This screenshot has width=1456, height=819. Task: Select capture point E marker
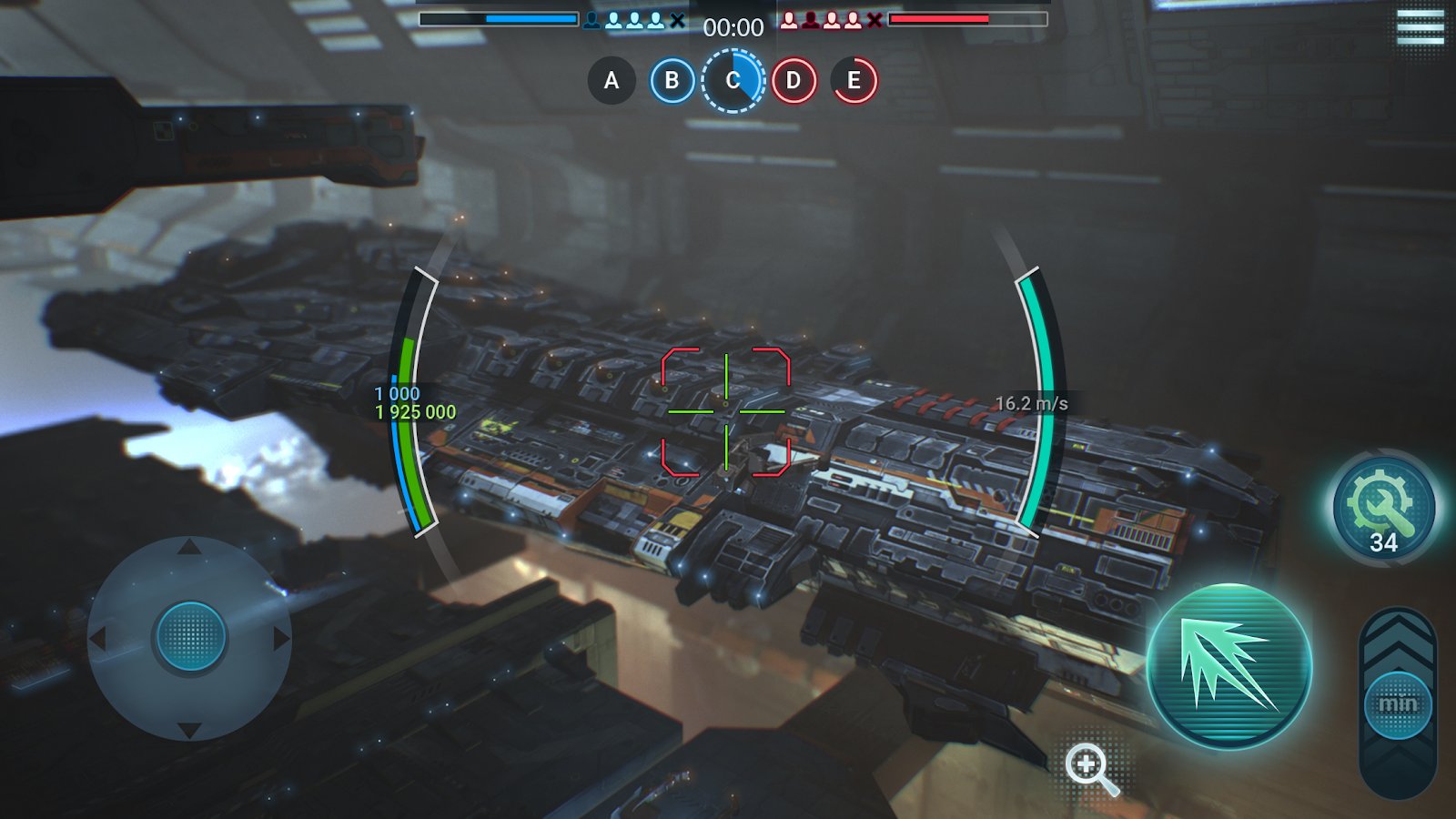point(854,80)
